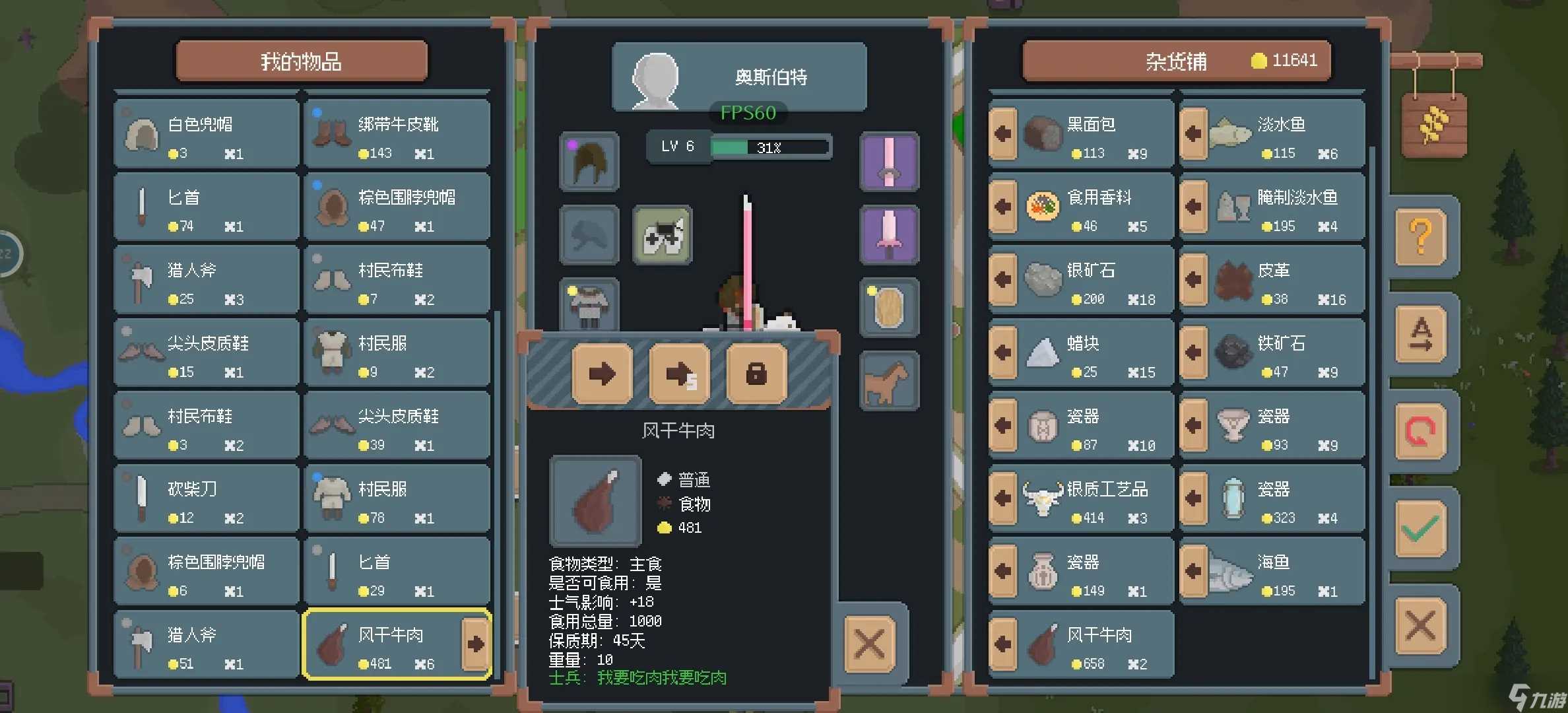1568x713 pixels.
Task: Toggle the lock on 风干牛肉 transfer
Action: pos(756,374)
